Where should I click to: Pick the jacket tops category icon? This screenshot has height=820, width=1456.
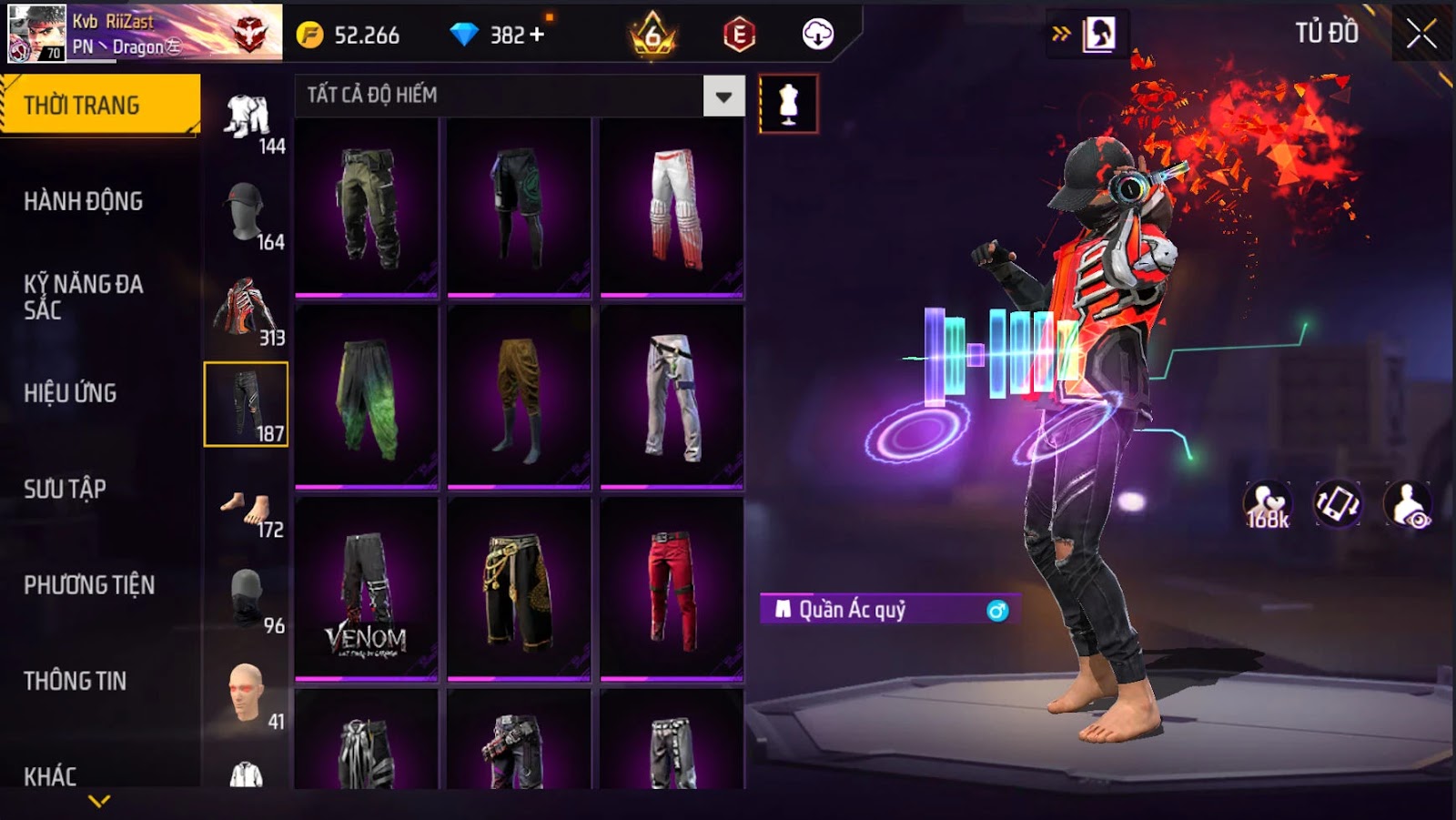point(244,309)
